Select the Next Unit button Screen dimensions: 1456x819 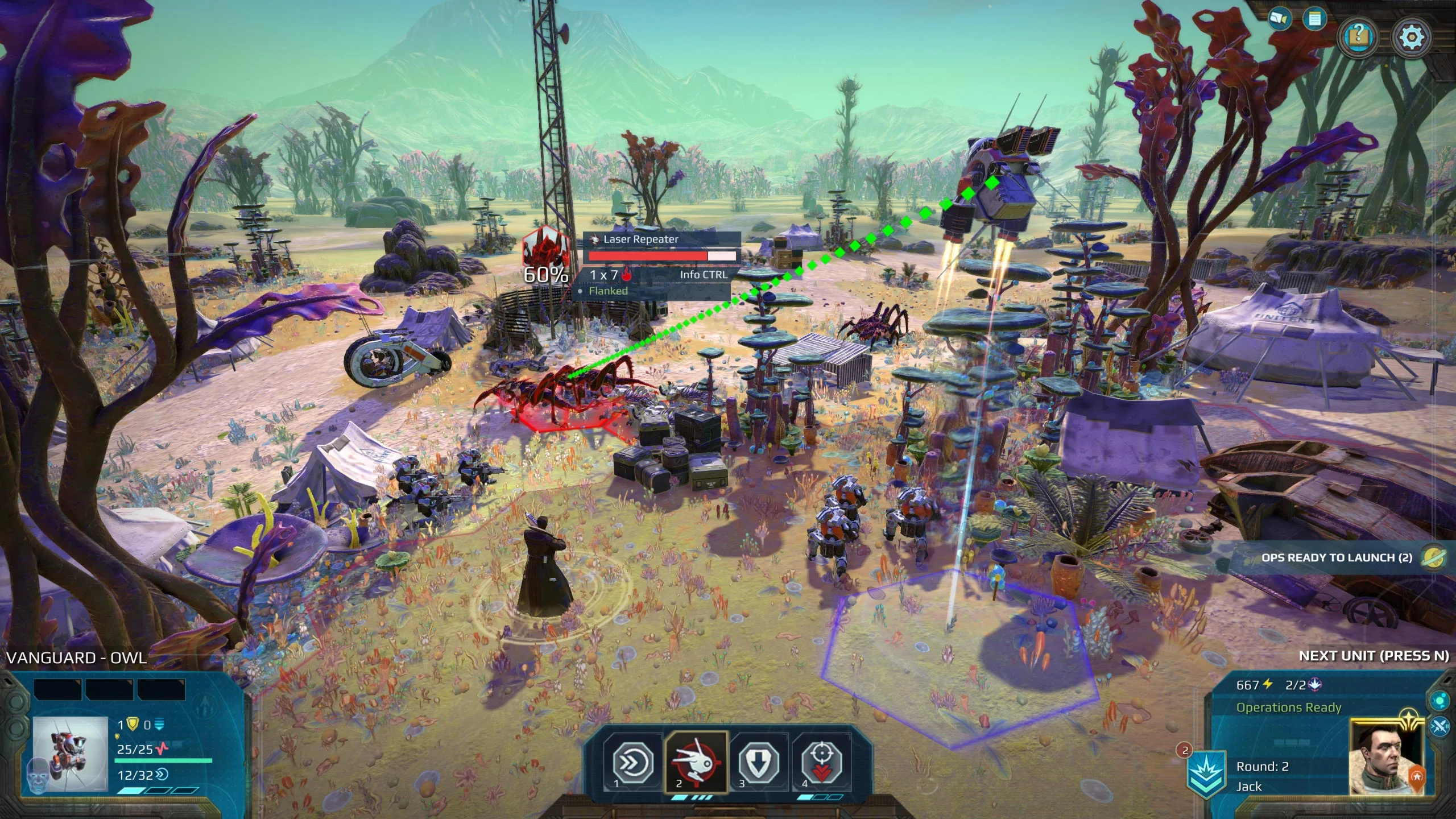click(1373, 656)
